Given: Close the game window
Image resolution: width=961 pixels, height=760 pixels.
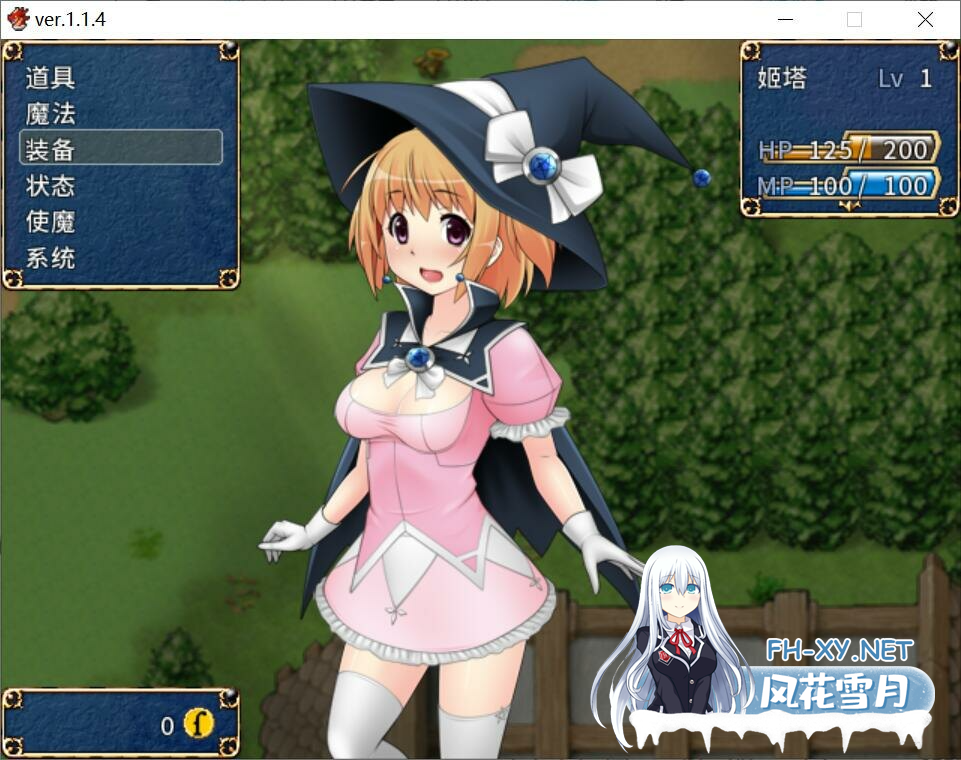Looking at the screenshot, I should coord(925,19).
